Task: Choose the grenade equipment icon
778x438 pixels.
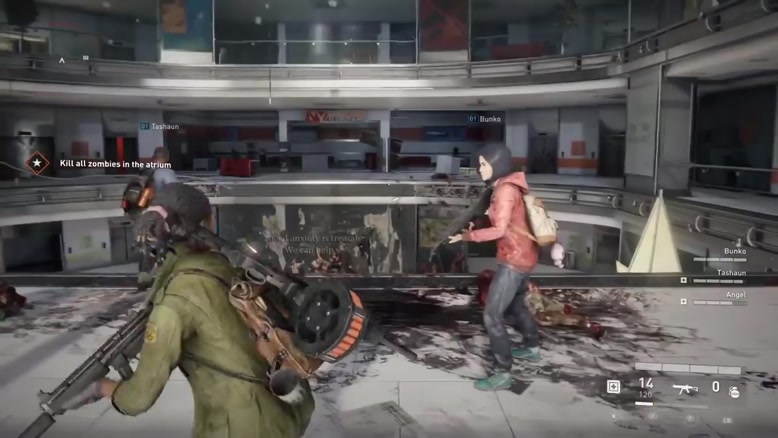Action: pyautogui.click(x=735, y=391)
